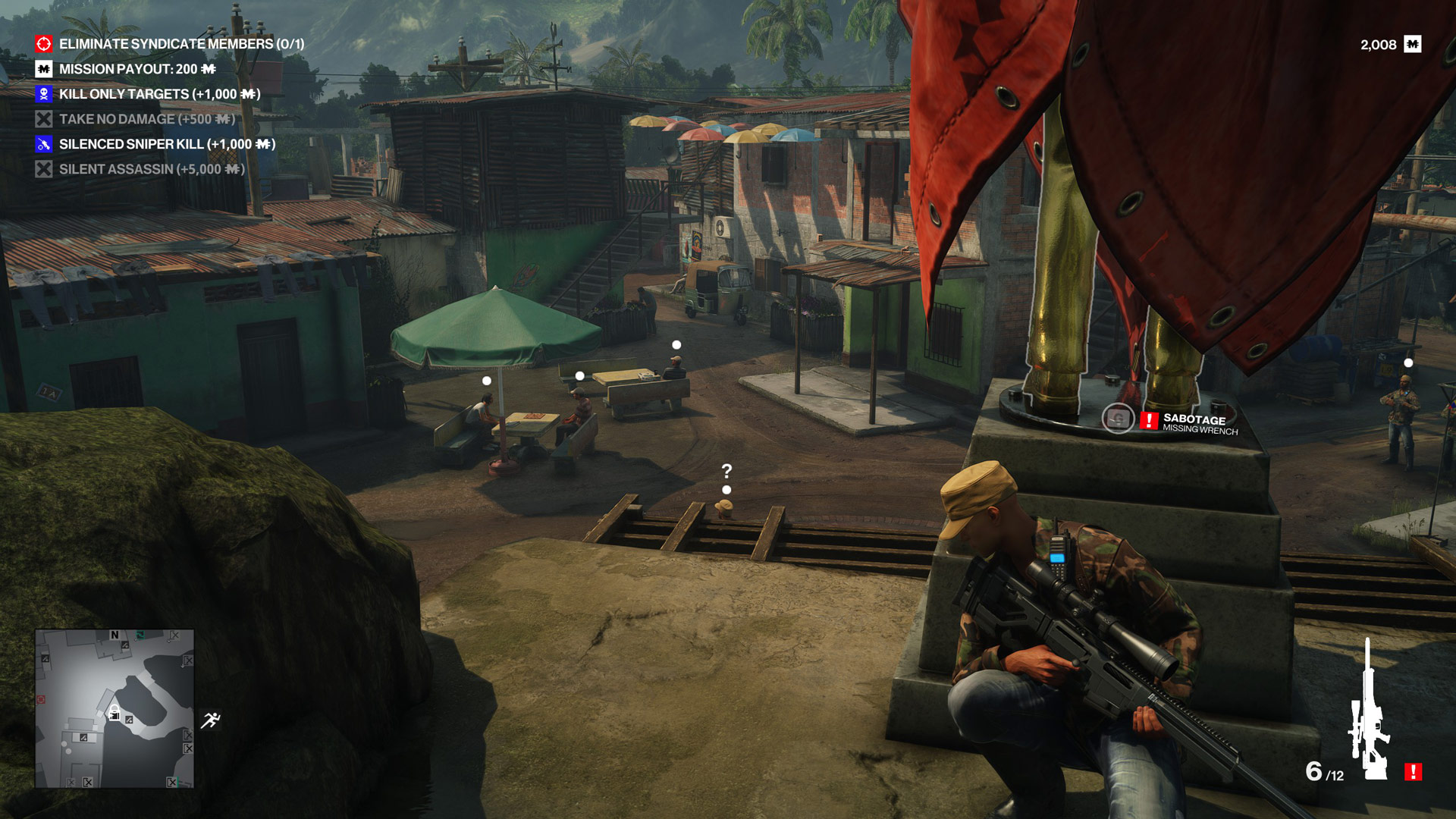The width and height of the screenshot is (1456, 819).
Task: Click the Kill Only Targets challenge icon
Action: (x=42, y=95)
